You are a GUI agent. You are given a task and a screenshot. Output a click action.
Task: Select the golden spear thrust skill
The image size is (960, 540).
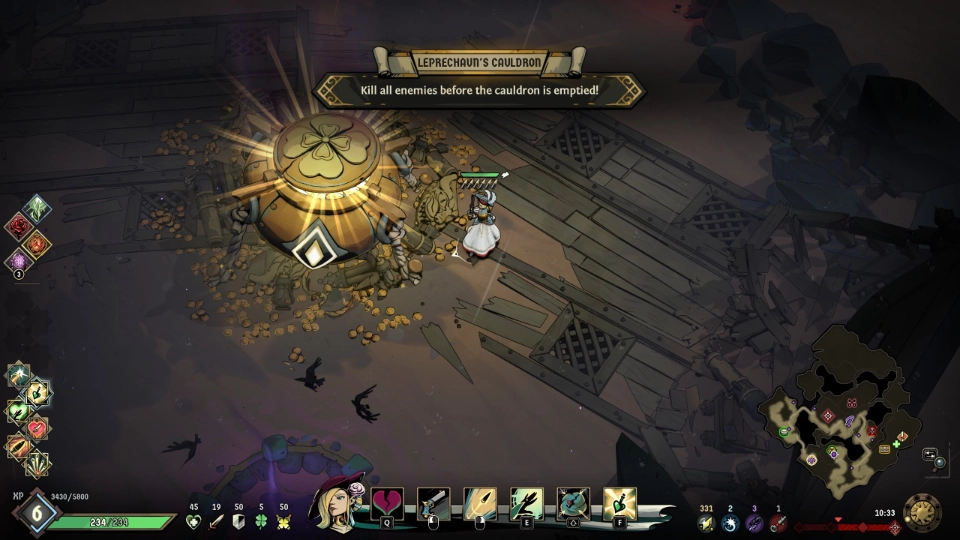pos(480,503)
